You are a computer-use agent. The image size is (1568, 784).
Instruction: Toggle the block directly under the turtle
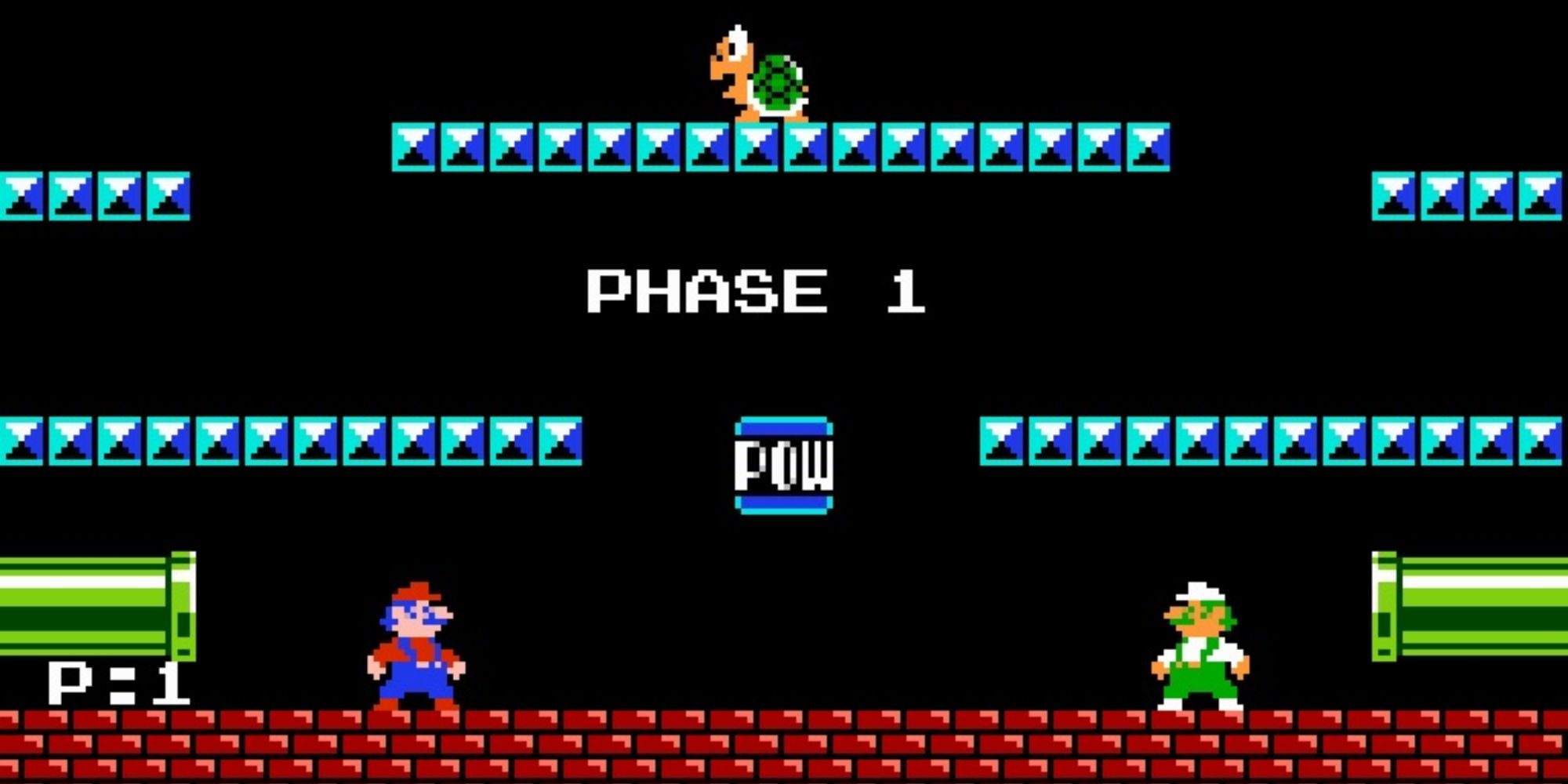pyautogui.click(x=757, y=145)
